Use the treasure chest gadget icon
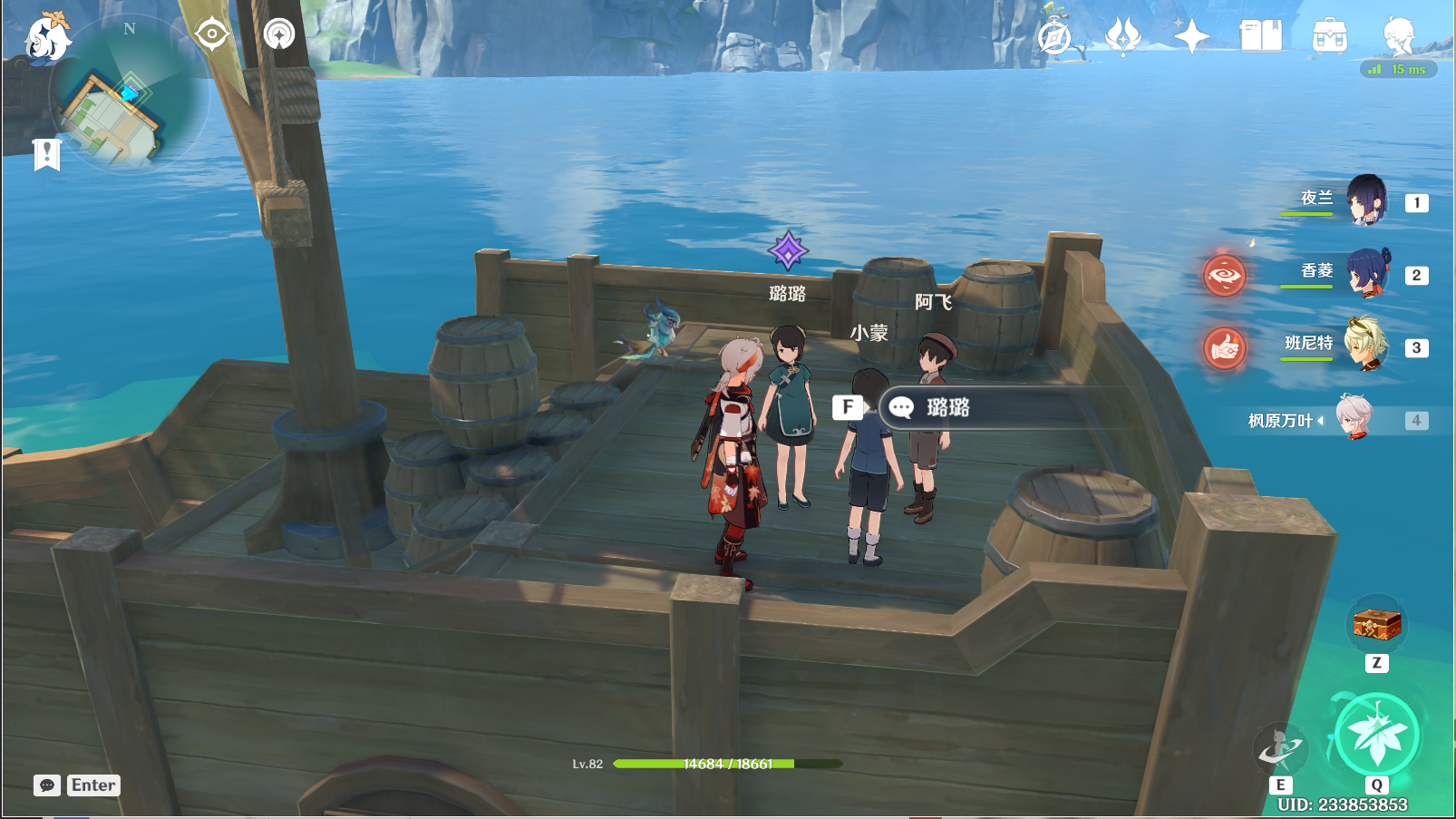Image resolution: width=1456 pixels, height=819 pixels. (x=1376, y=625)
